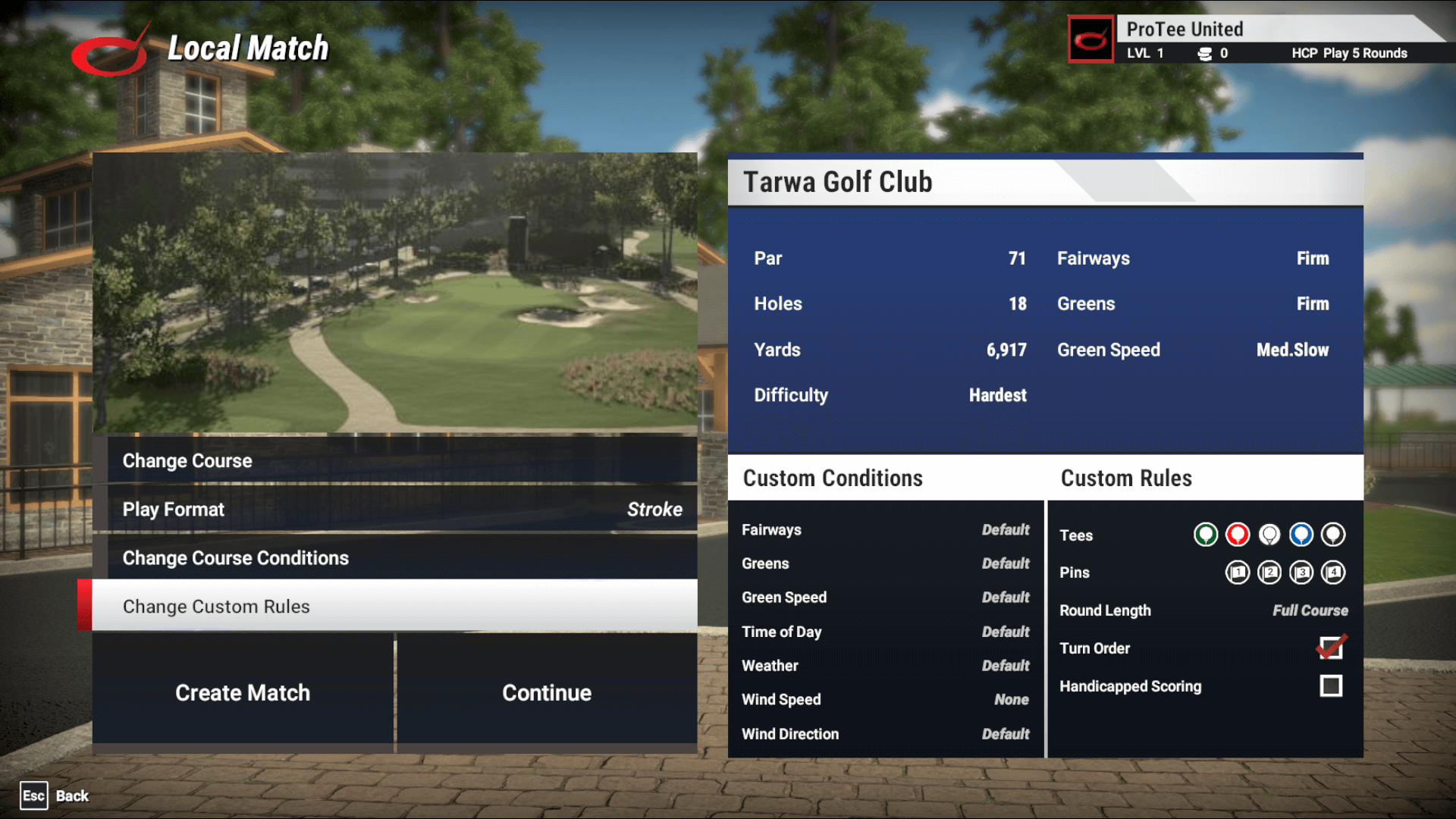Click the ProTee United profile avatar icon

pos(1090,39)
